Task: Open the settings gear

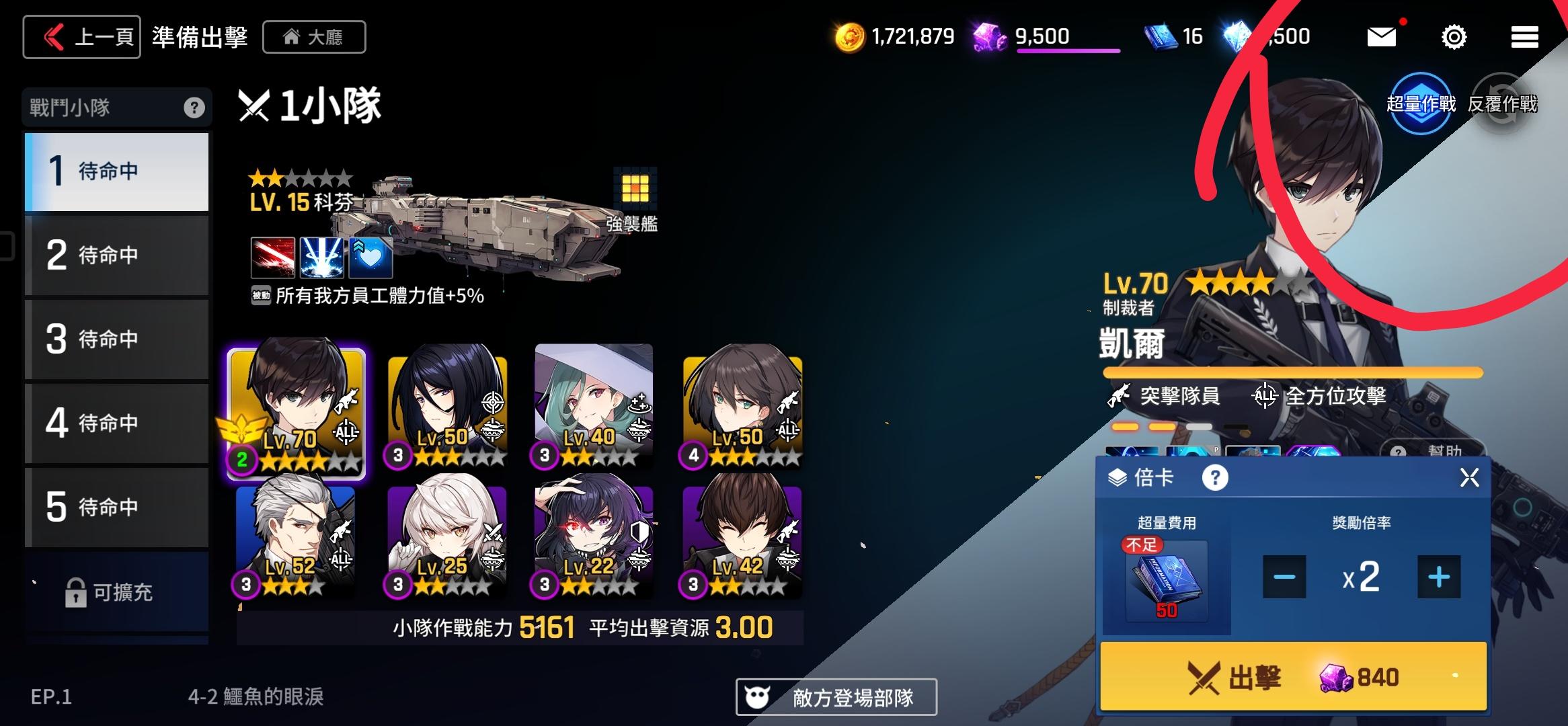Action: click(1452, 37)
